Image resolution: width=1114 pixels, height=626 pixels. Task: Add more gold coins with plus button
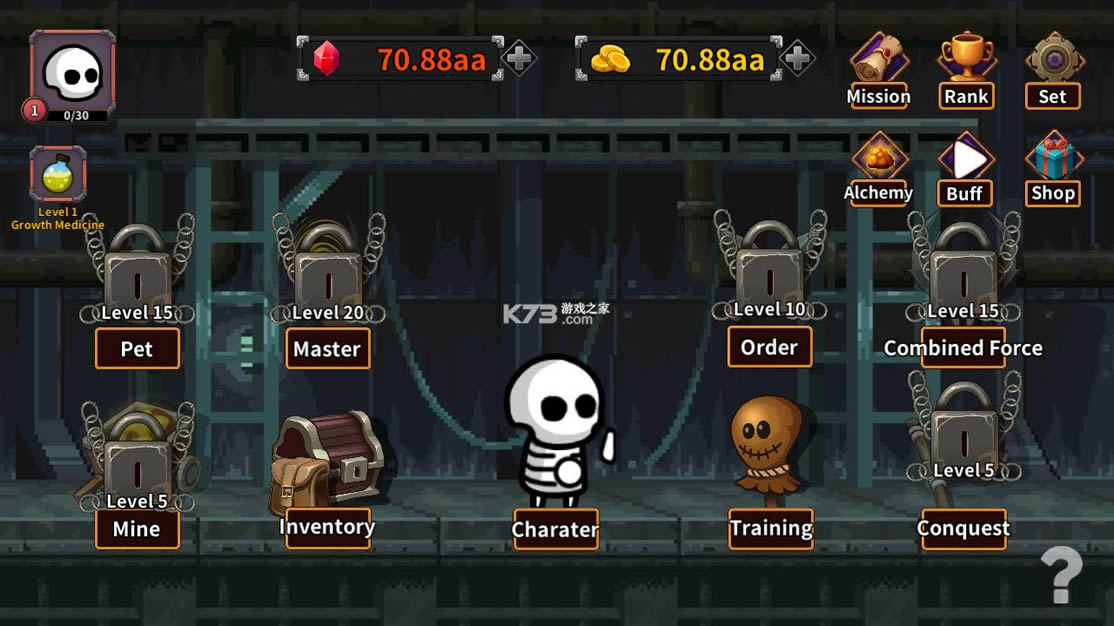pyautogui.click(x=797, y=59)
